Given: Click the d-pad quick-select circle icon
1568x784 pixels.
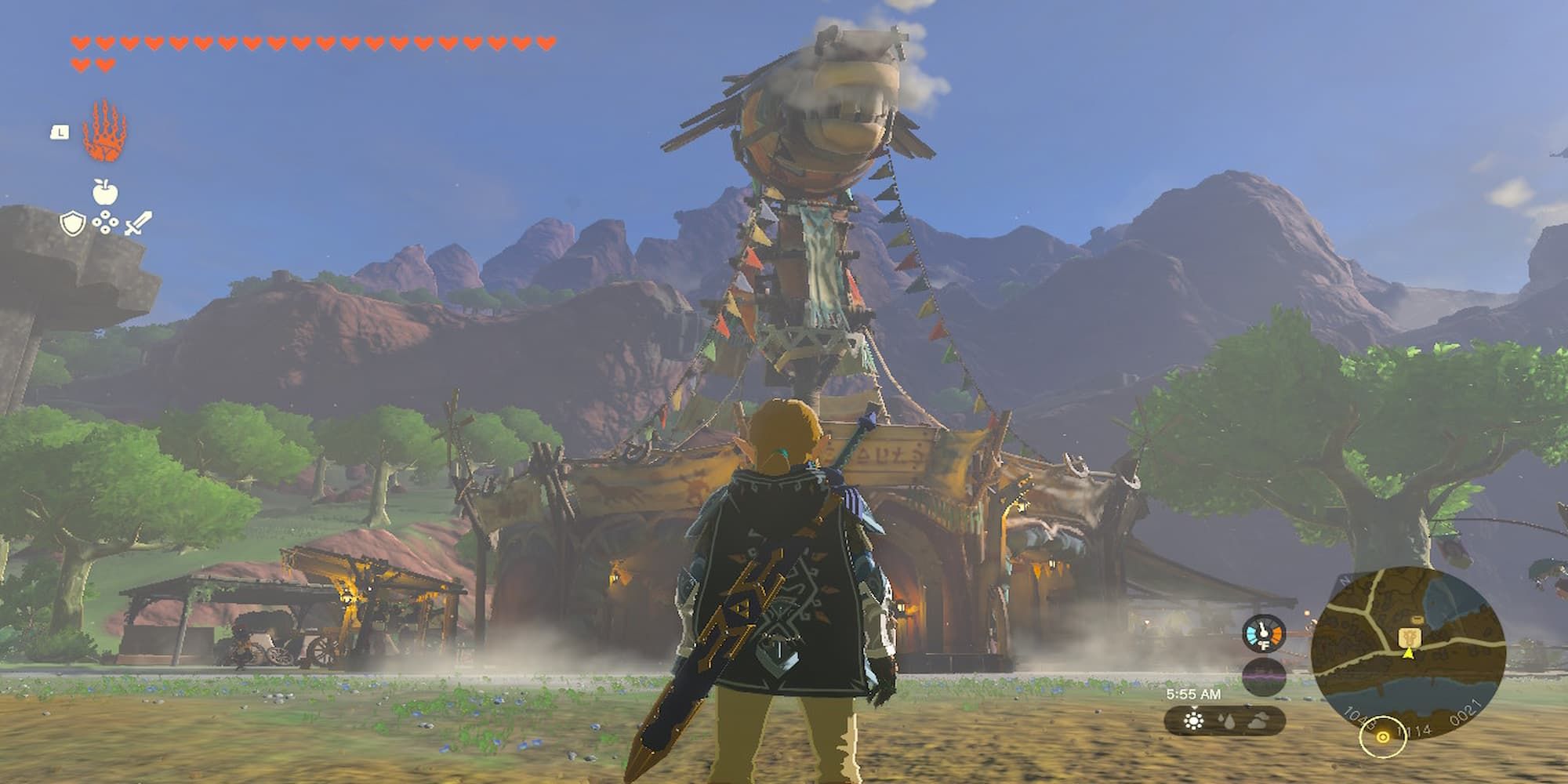Looking at the screenshot, I should (x=105, y=222).
